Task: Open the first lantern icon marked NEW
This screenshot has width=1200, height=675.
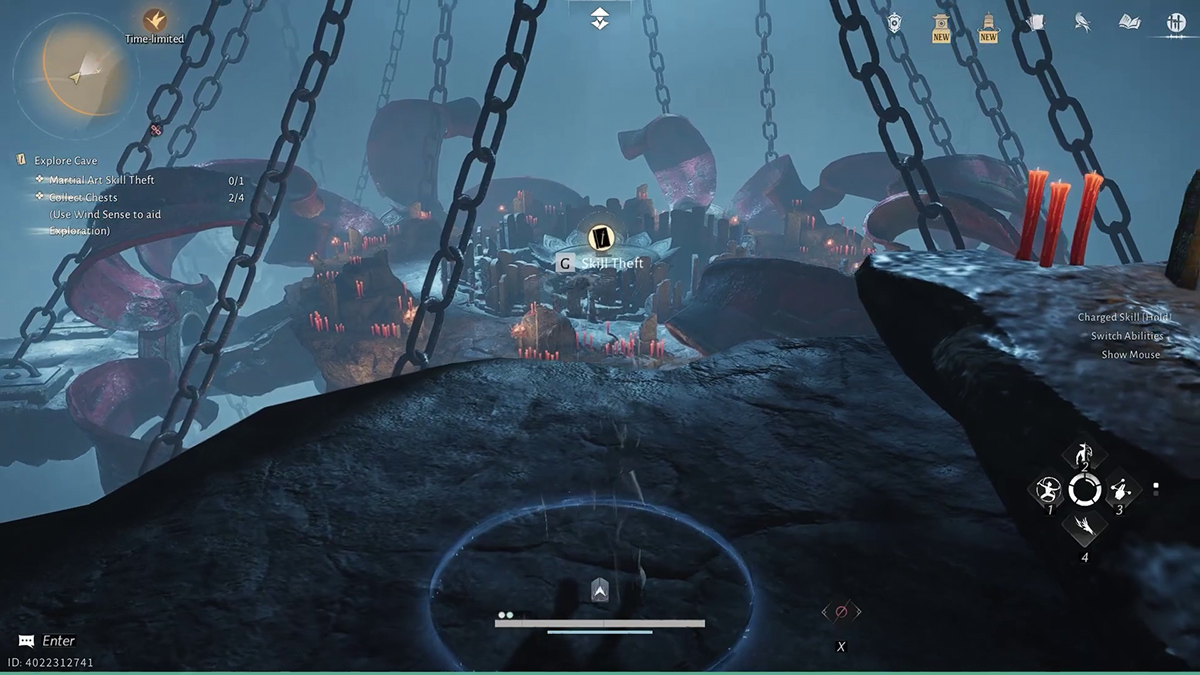Action: (941, 25)
